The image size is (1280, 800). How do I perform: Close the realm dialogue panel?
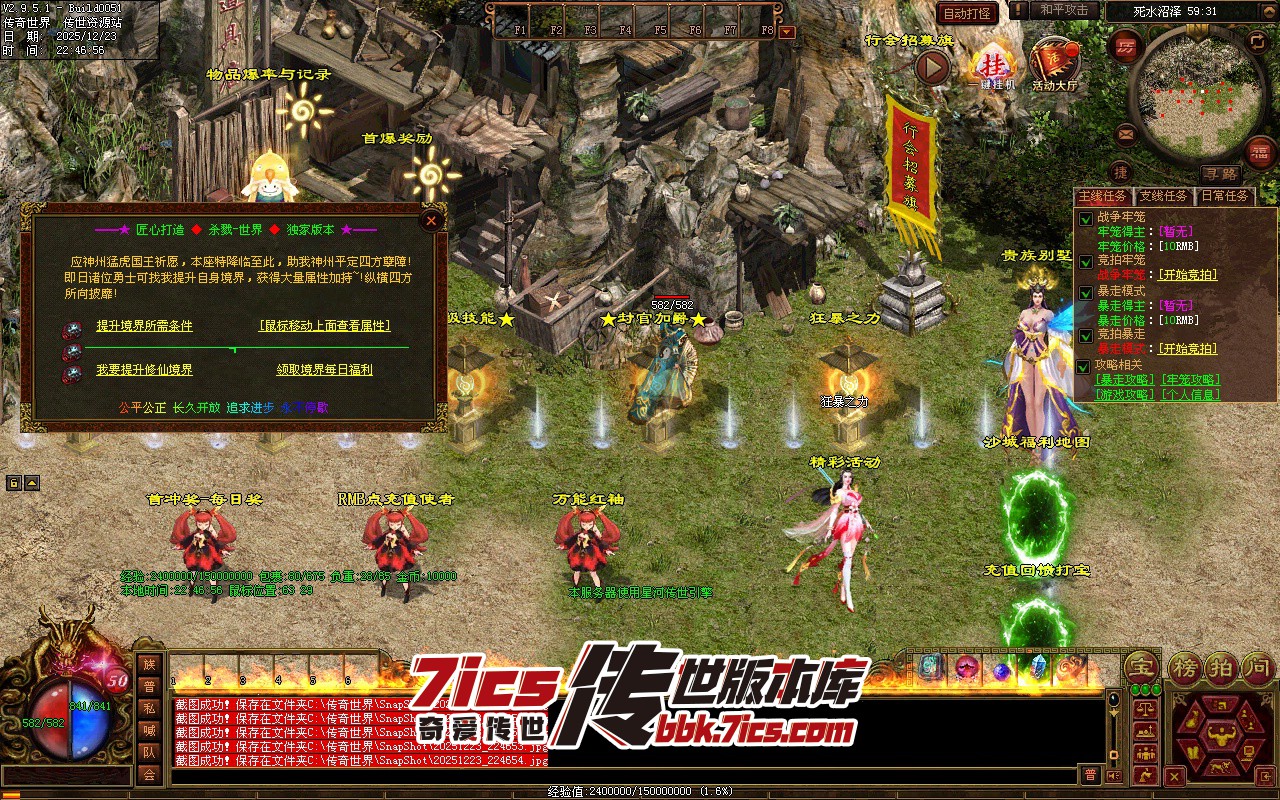coord(432,220)
